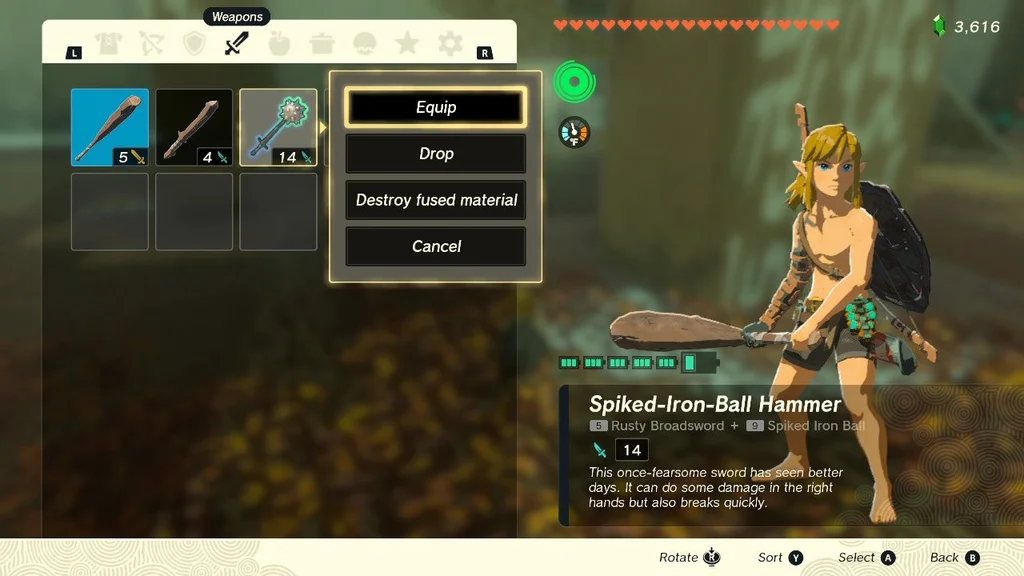The height and width of the screenshot is (576, 1024).
Task: Open the Bows and Arrows tab
Action: pos(151,44)
